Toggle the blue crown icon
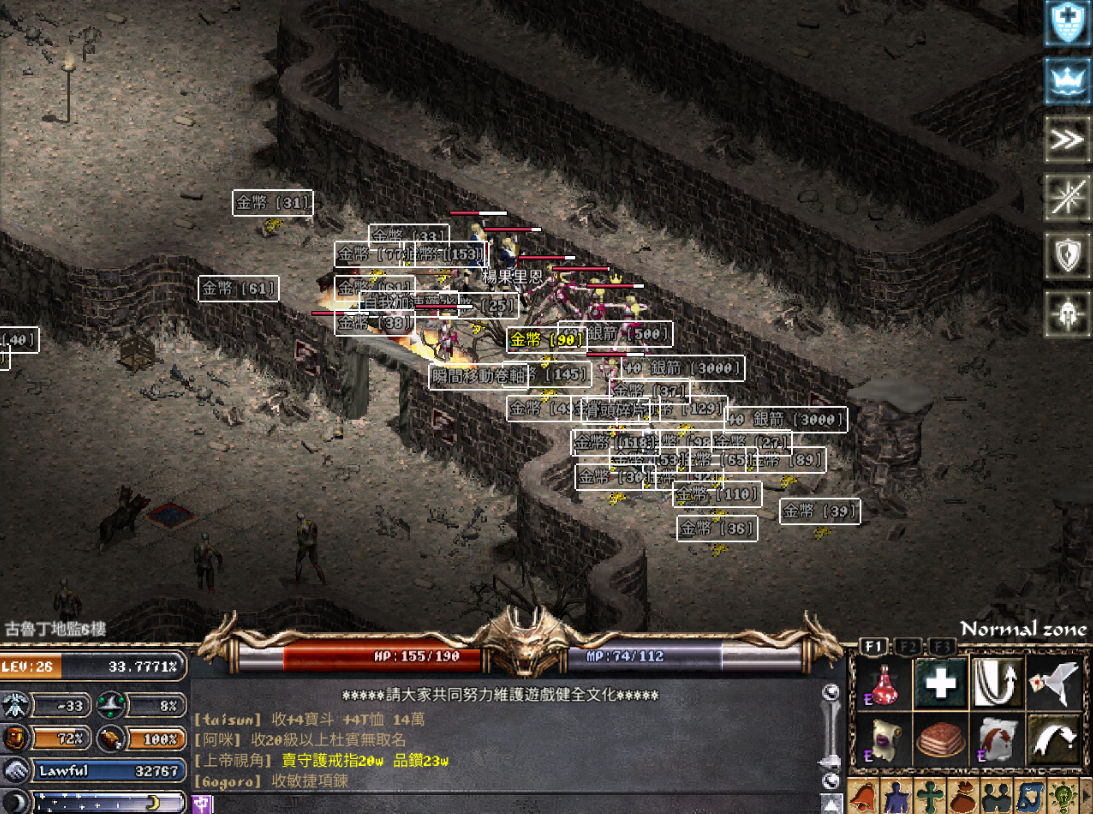The height and width of the screenshot is (814, 1093). click(1067, 81)
